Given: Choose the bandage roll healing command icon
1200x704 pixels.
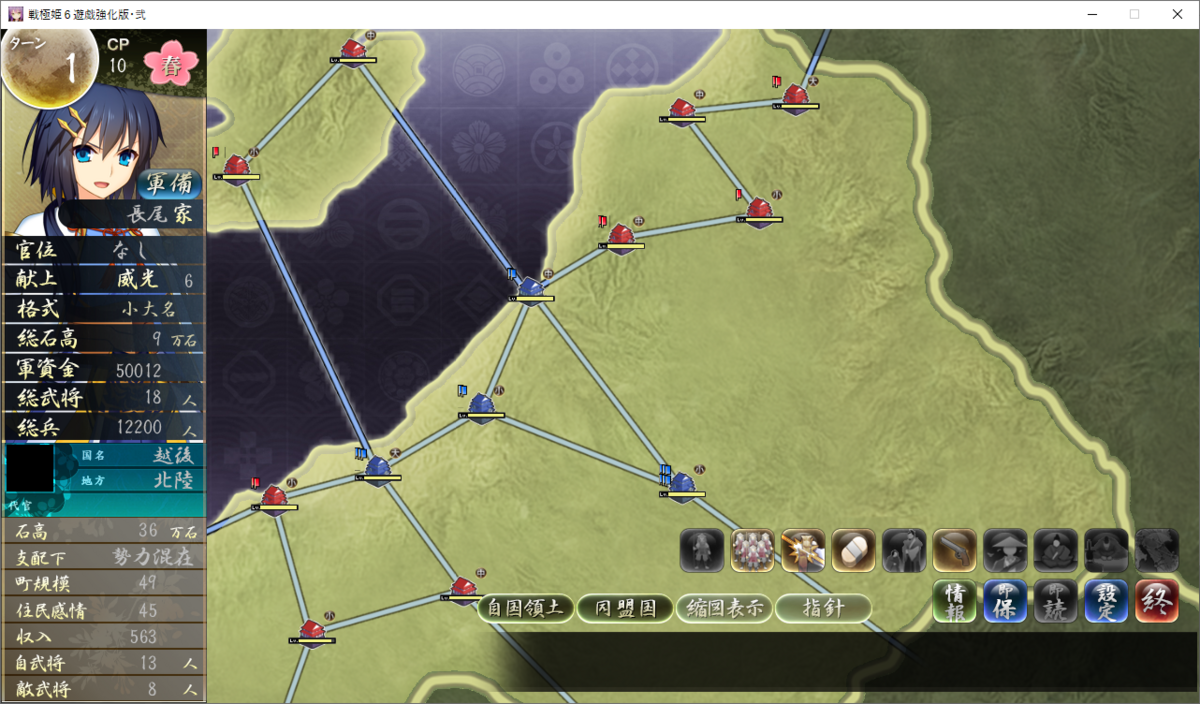Looking at the screenshot, I should click(853, 550).
